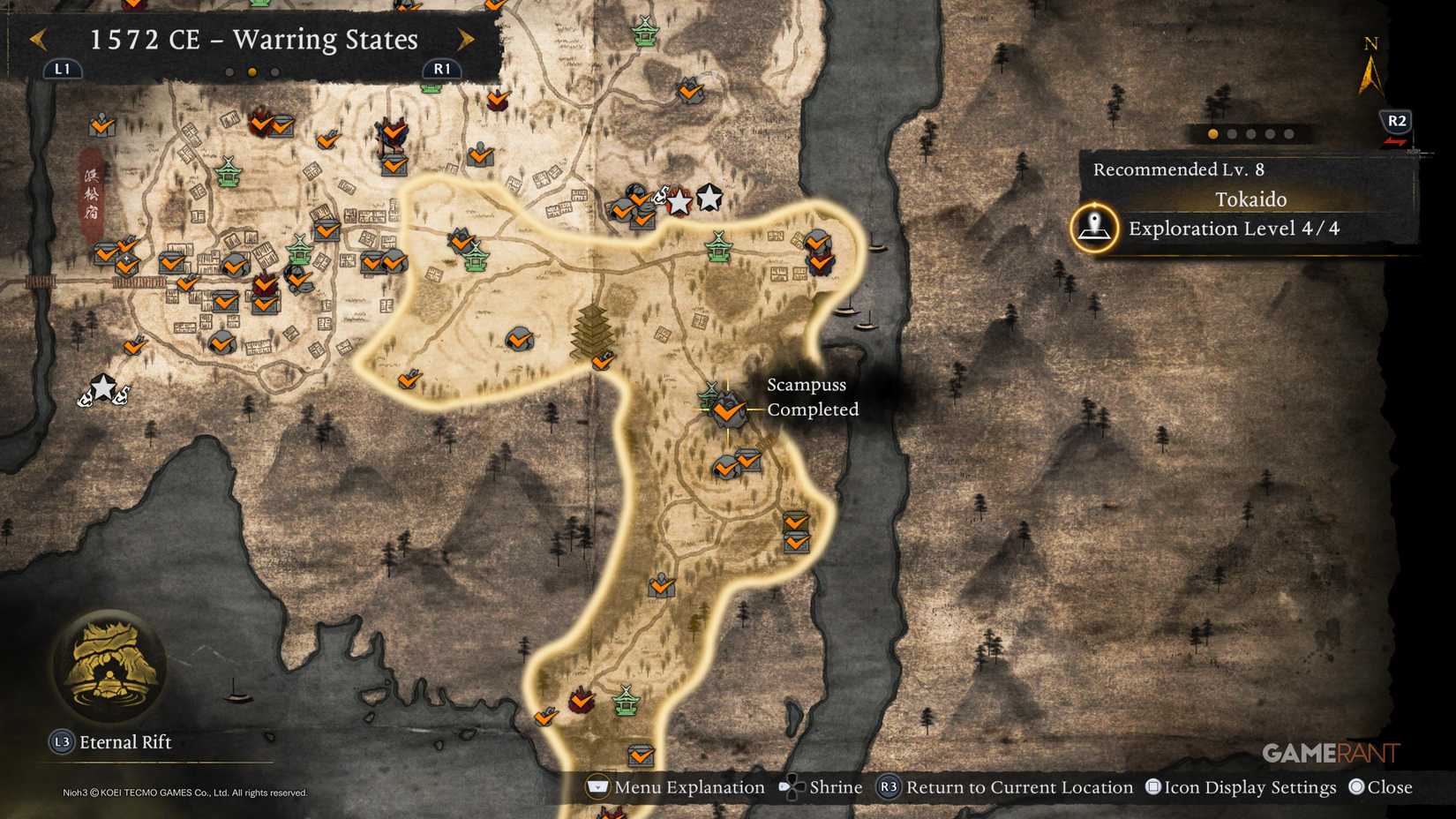Click the left arrow to view the previous era
This screenshot has width=1456, height=819.
(39, 40)
